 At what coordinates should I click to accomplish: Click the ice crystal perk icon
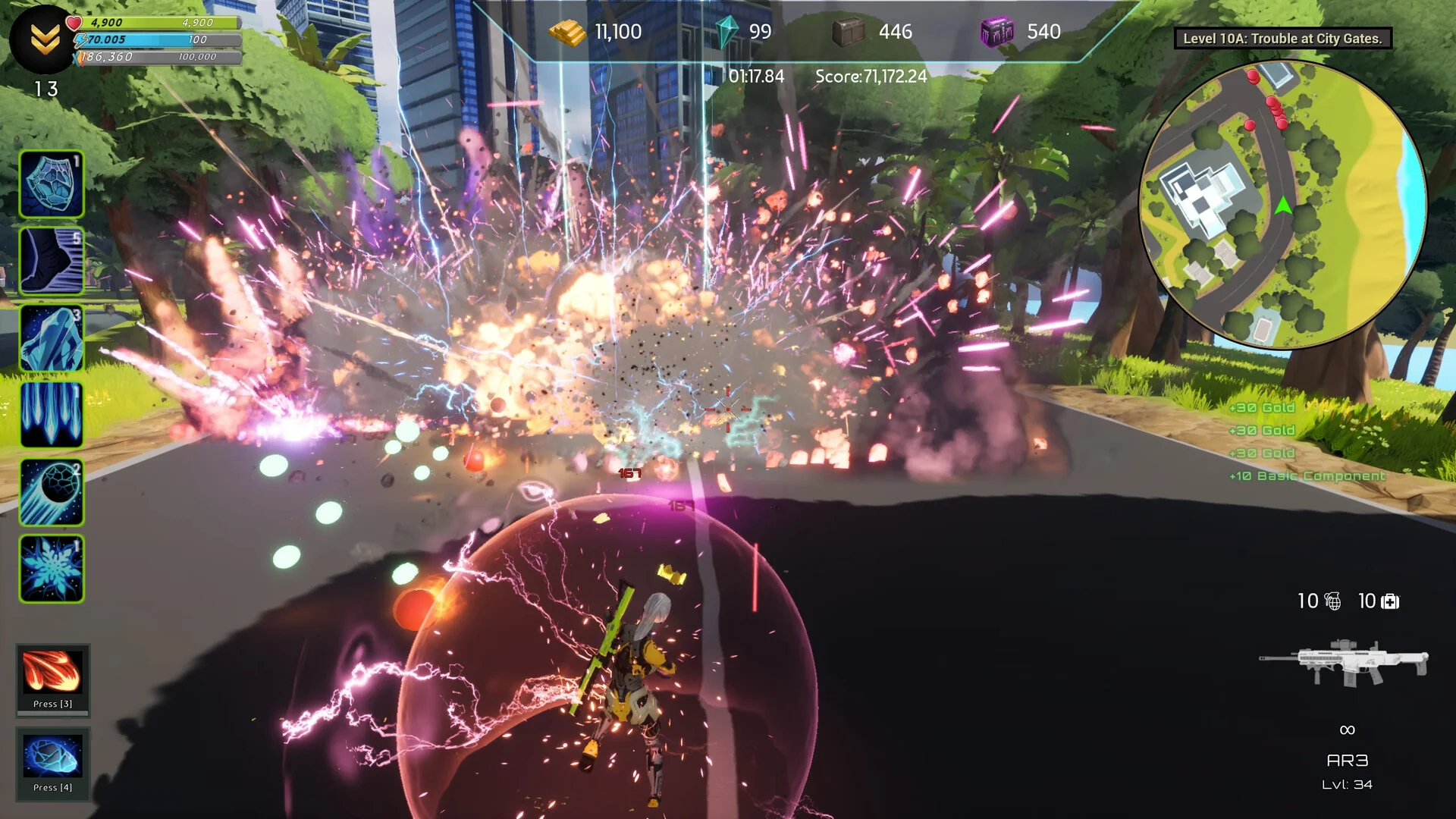pyautogui.click(x=52, y=338)
